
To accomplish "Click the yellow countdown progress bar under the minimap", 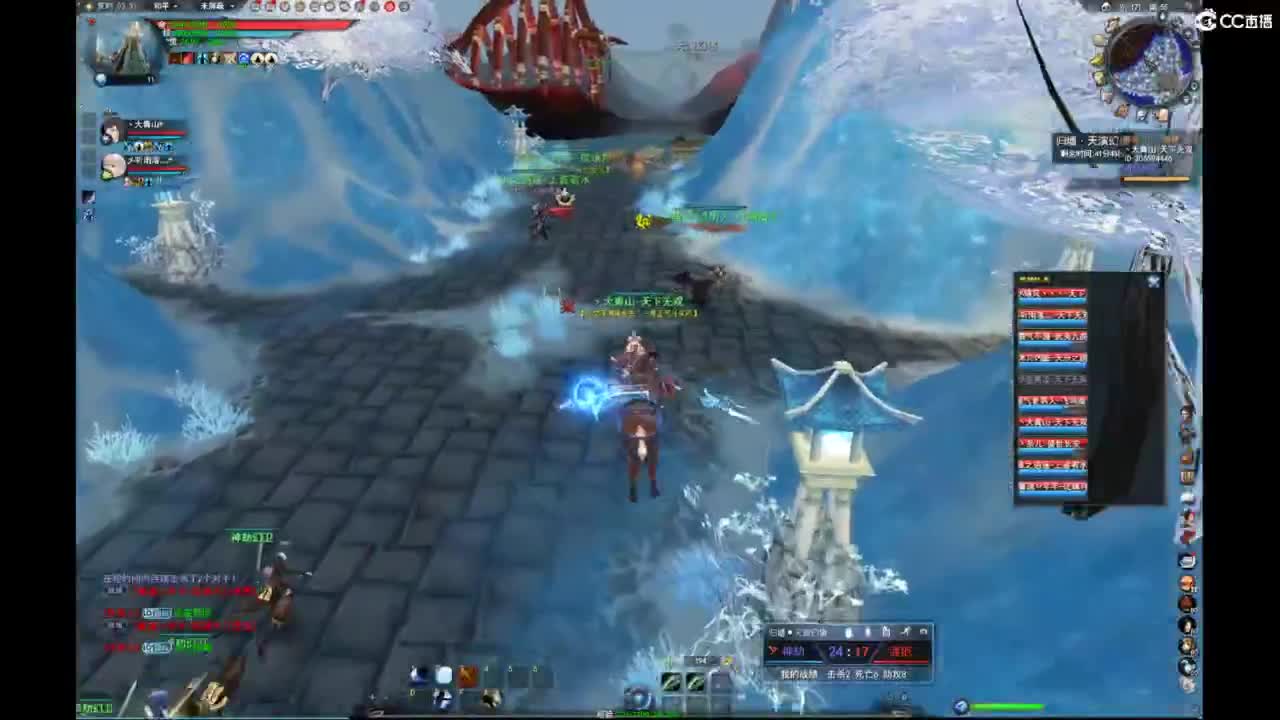I will click(x=1155, y=178).
